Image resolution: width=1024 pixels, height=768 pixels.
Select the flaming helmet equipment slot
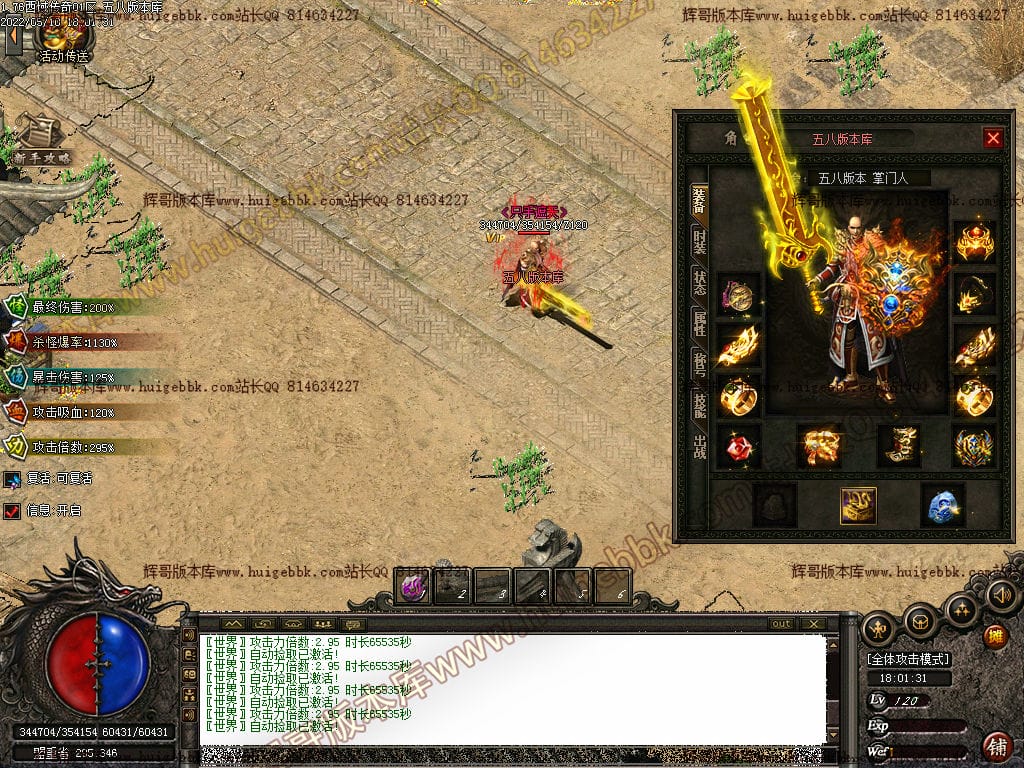(x=974, y=243)
